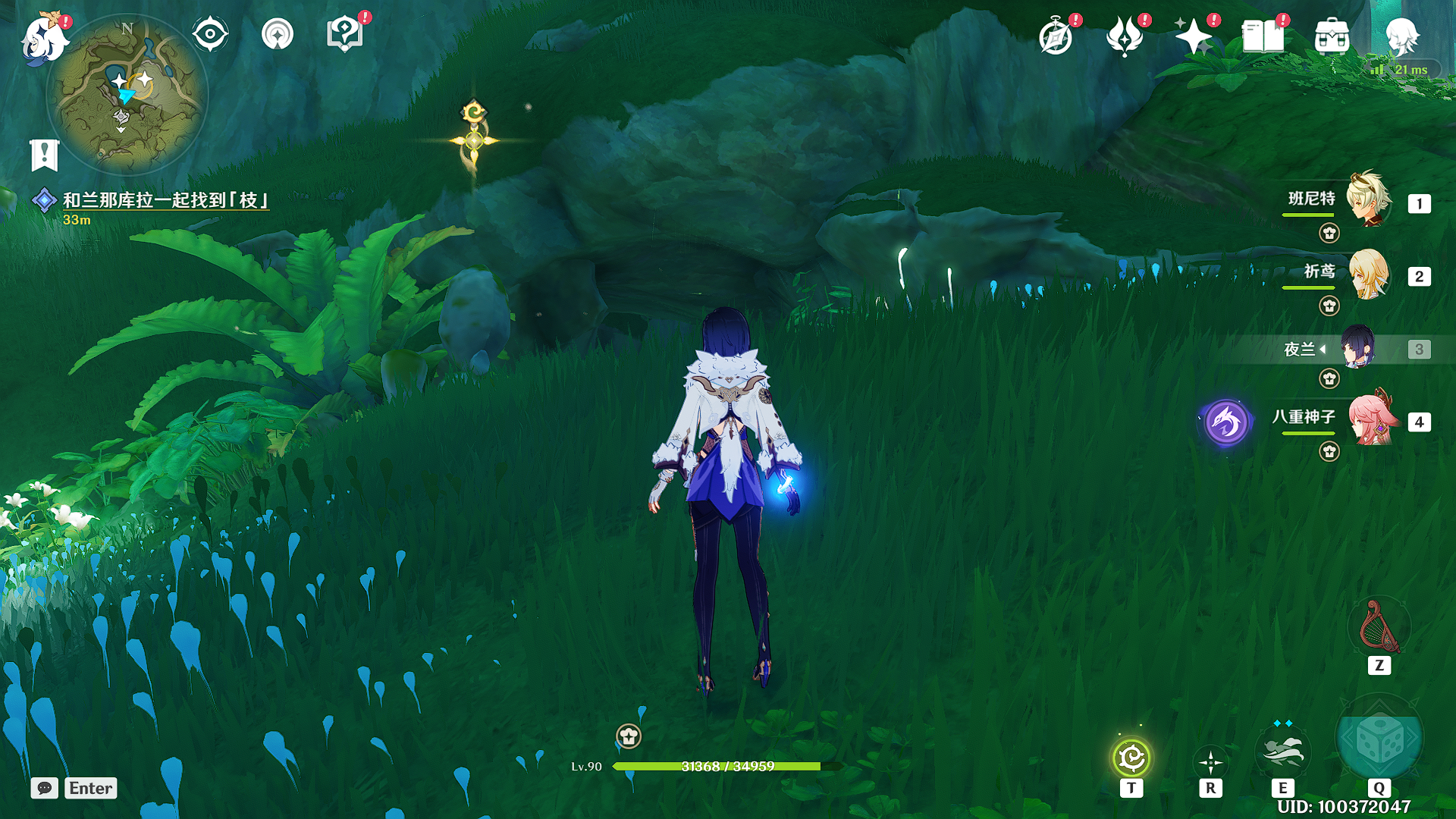The width and height of the screenshot is (1456, 819).
Task: Open the character profile head icon
Action: pos(1401,36)
